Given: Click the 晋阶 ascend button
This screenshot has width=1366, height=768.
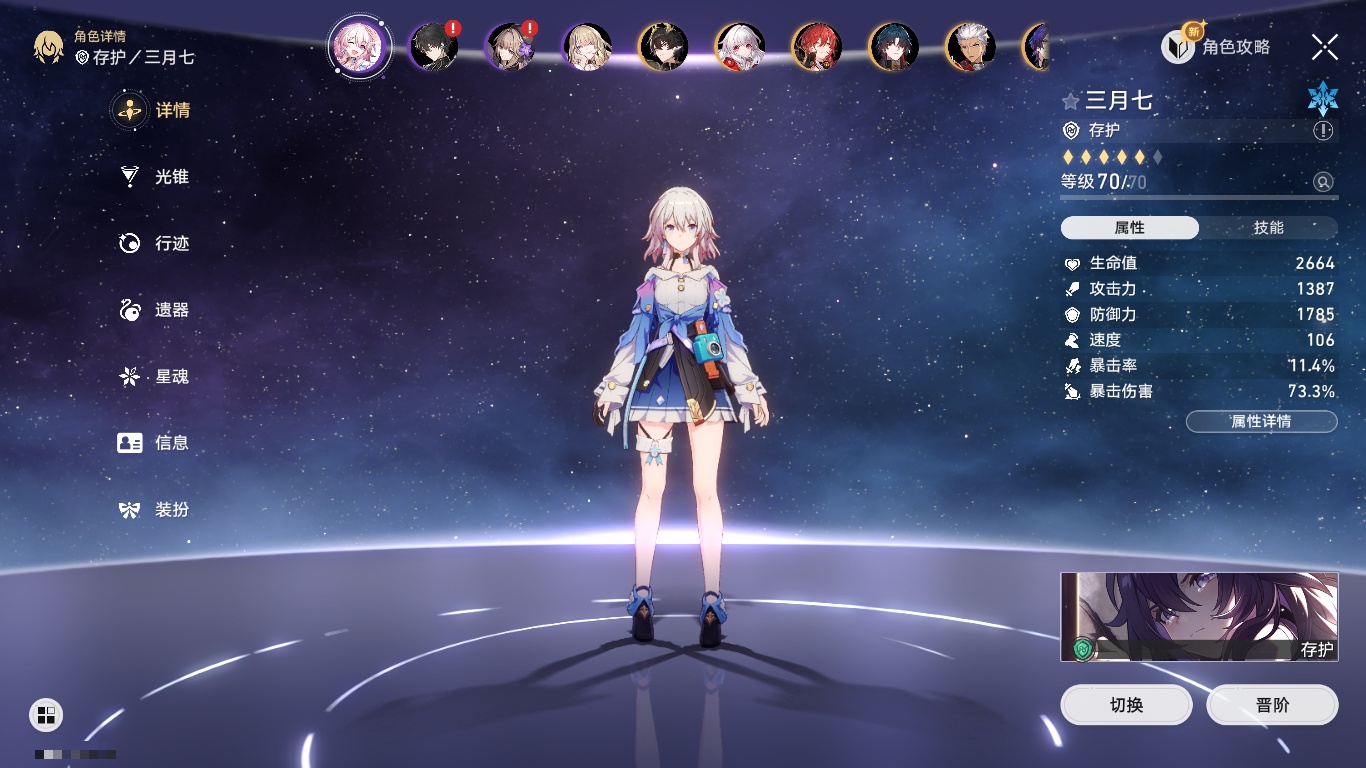Looking at the screenshot, I should point(1272,705).
